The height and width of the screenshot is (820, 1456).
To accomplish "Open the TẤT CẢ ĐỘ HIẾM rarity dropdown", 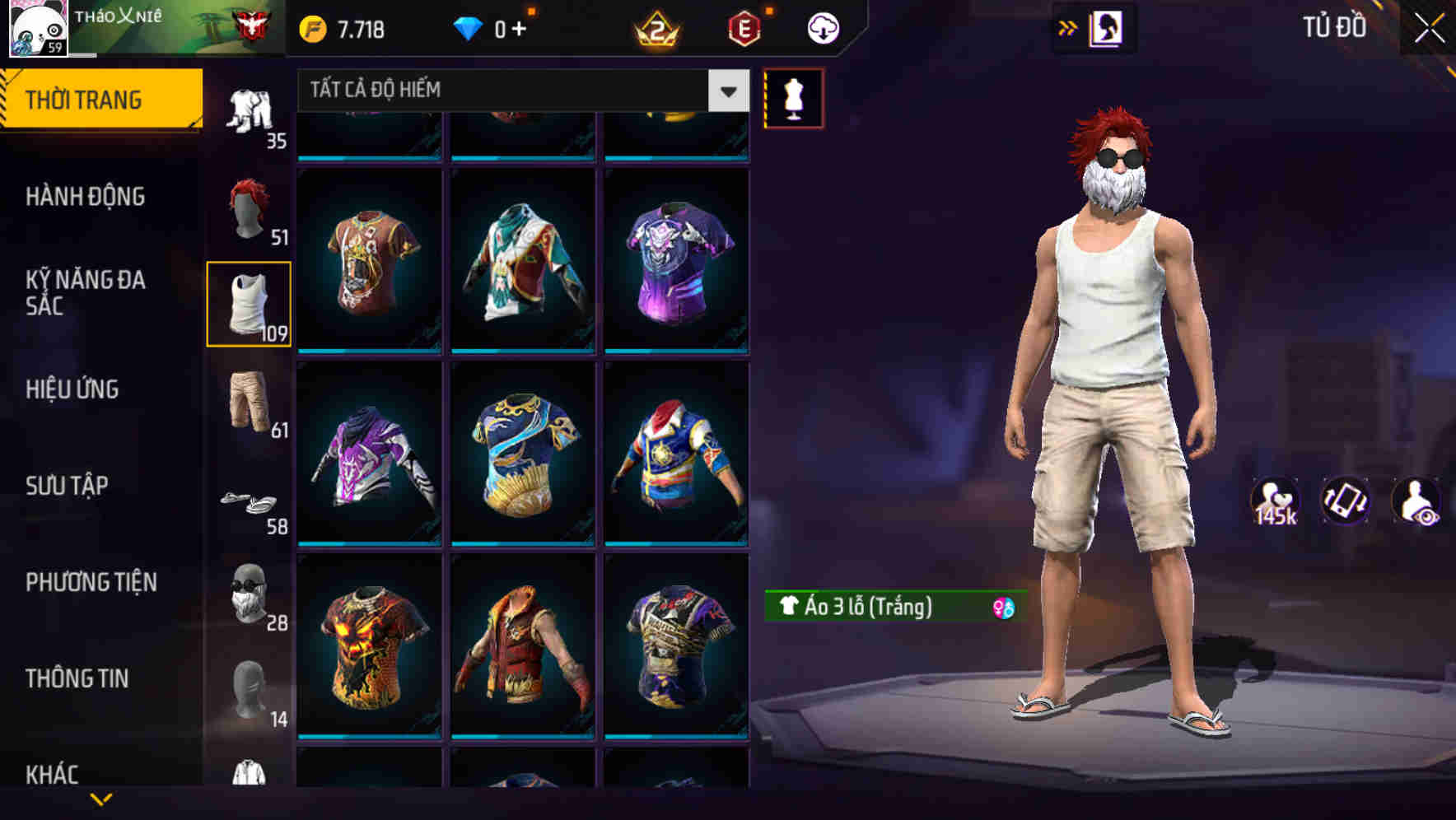I will [x=511, y=90].
